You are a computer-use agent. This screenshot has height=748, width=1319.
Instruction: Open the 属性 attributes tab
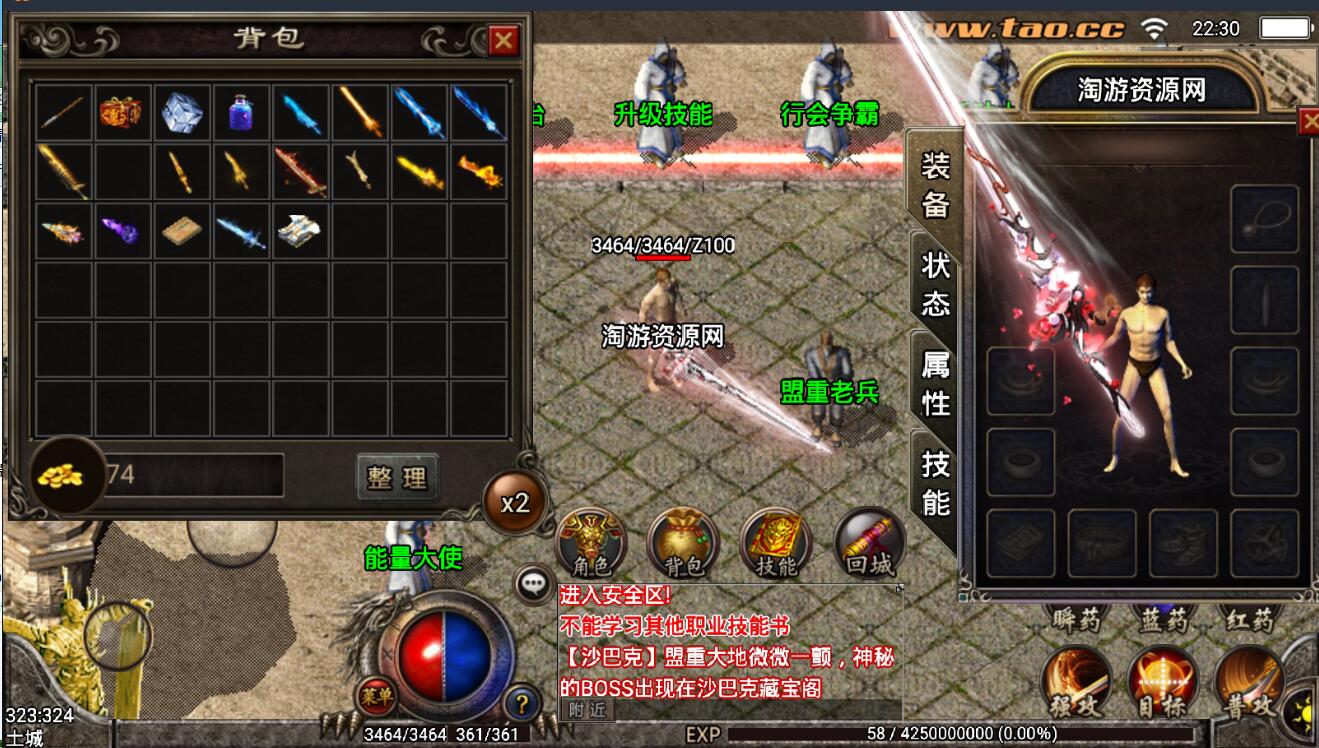[x=935, y=384]
